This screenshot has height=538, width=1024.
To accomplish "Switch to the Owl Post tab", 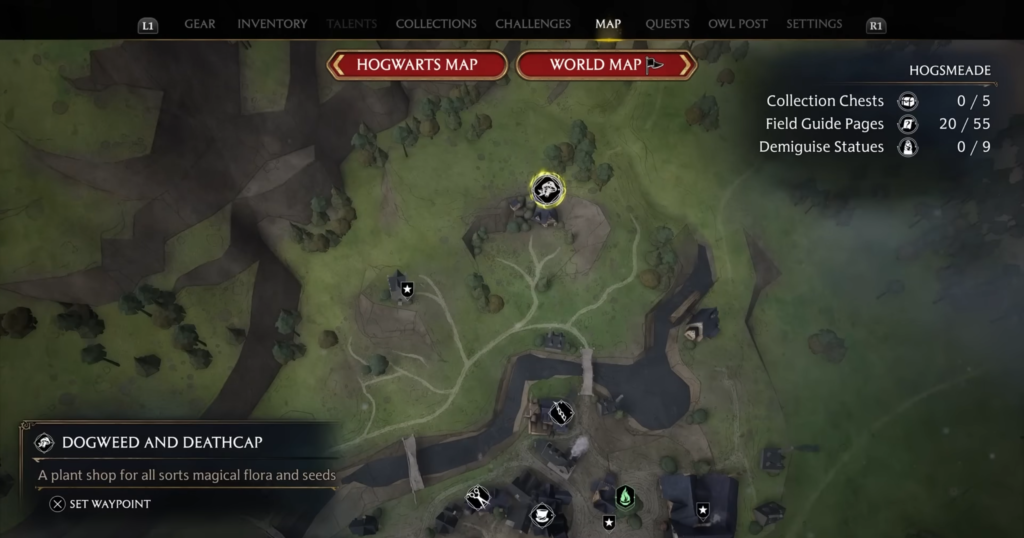I will click(x=738, y=24).
